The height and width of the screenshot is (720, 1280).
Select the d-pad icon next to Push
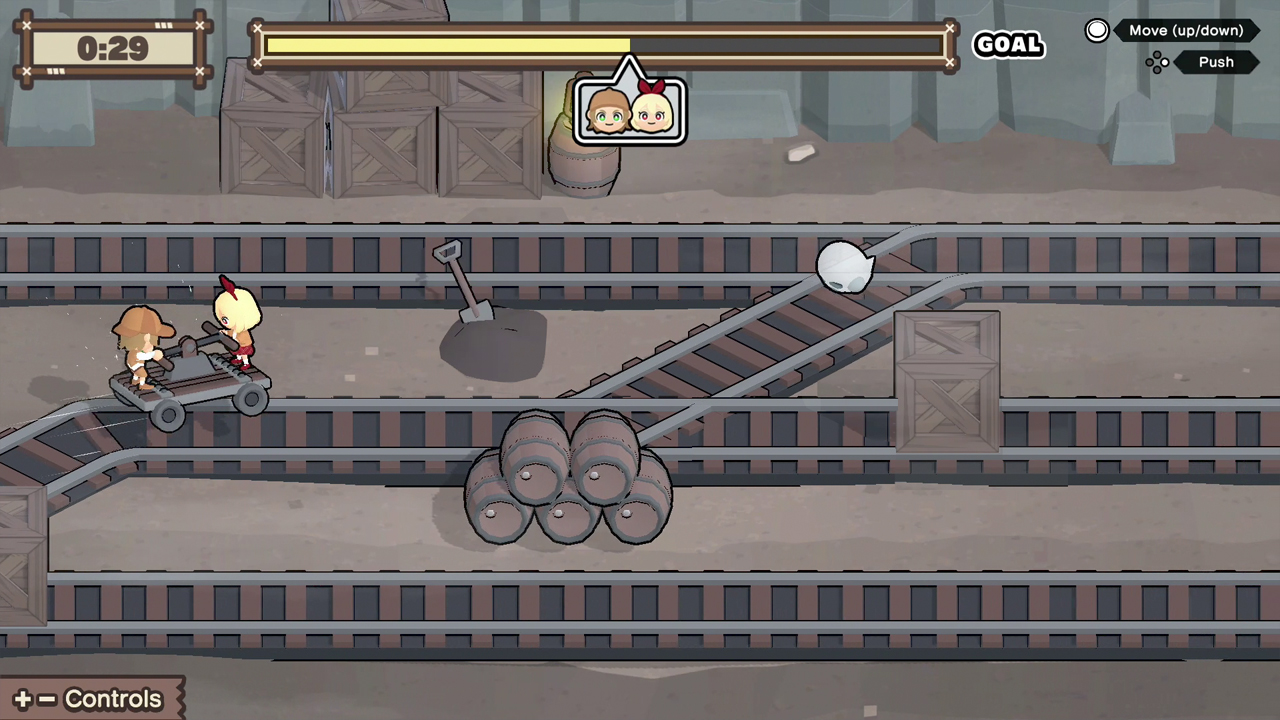click(x=1157, y=62)
